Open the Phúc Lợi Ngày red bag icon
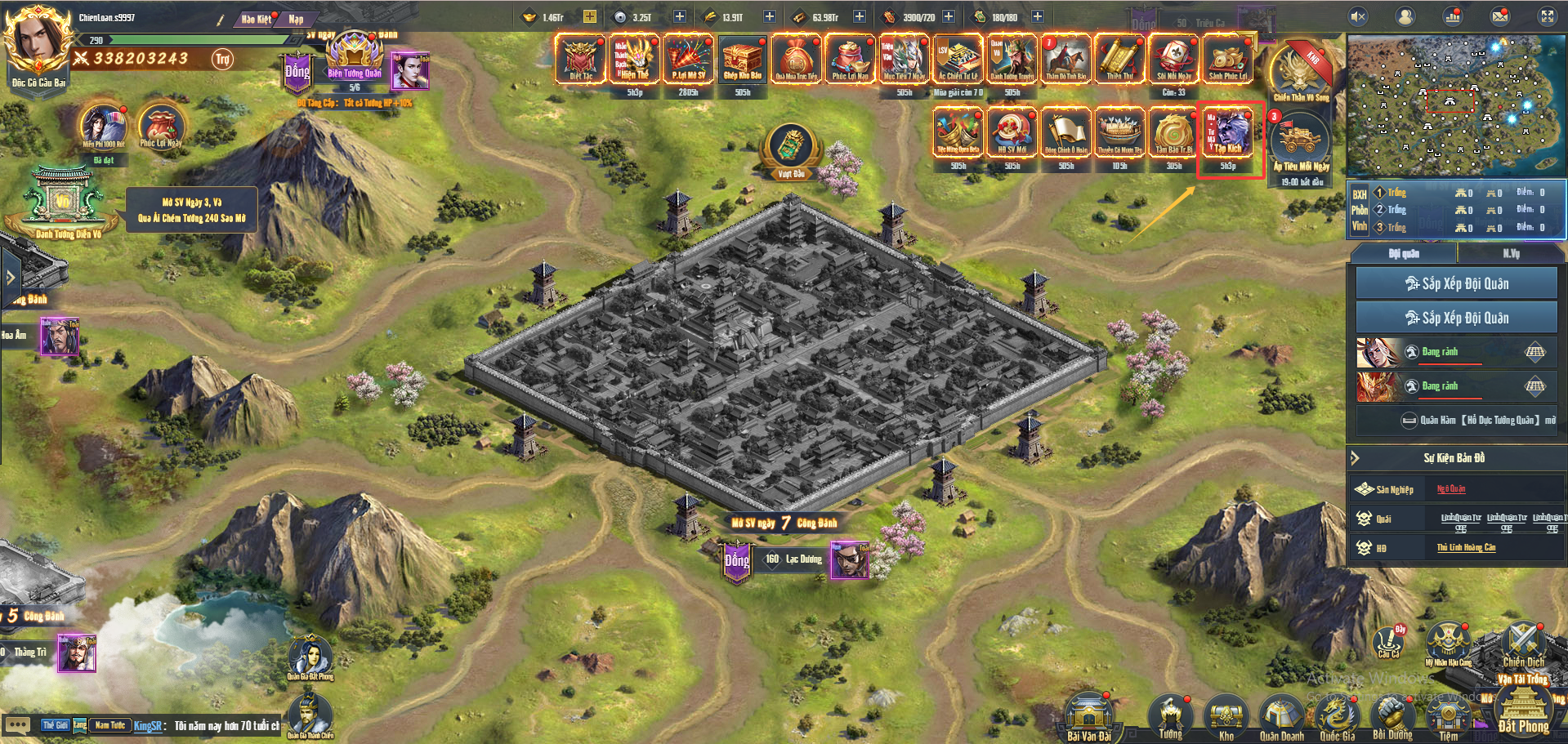This screenshot has height=744, width=1568. pyautogui.click(x=160, y=127)
